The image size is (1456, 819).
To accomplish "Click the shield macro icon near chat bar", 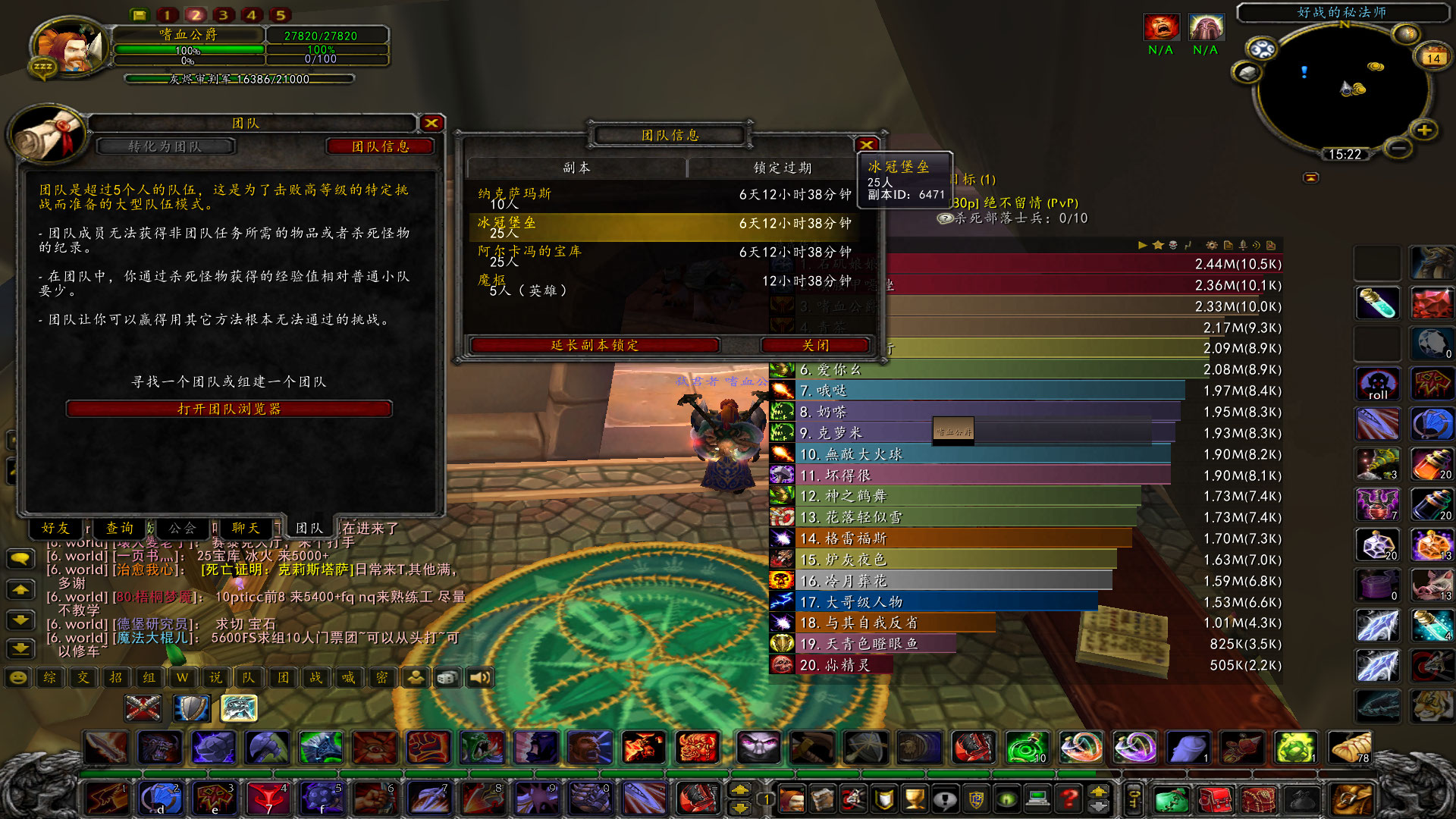I will click(190, 708).
